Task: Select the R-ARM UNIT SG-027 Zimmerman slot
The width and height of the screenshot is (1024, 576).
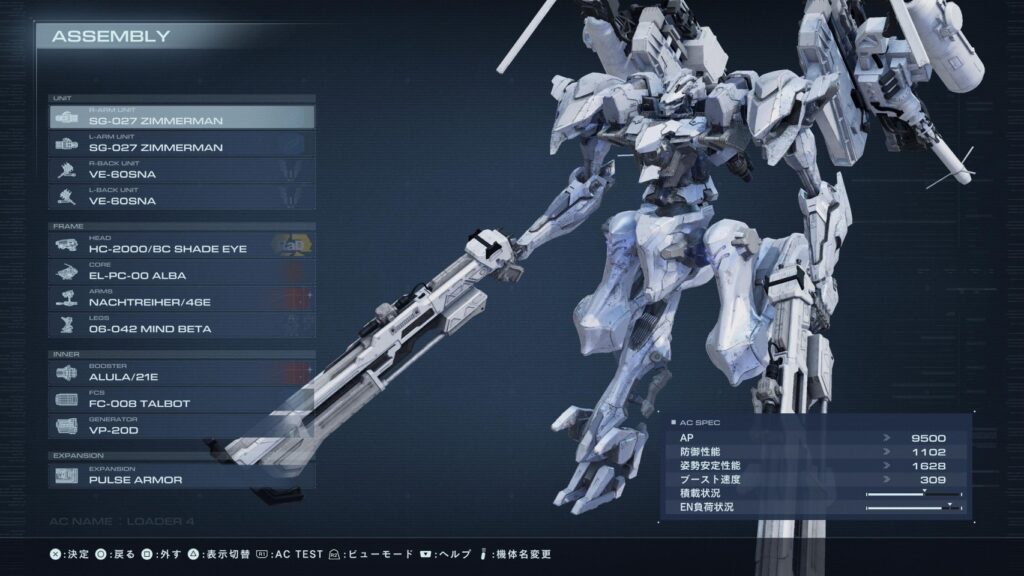Action: pyautogui.click(x=181, y=117)
